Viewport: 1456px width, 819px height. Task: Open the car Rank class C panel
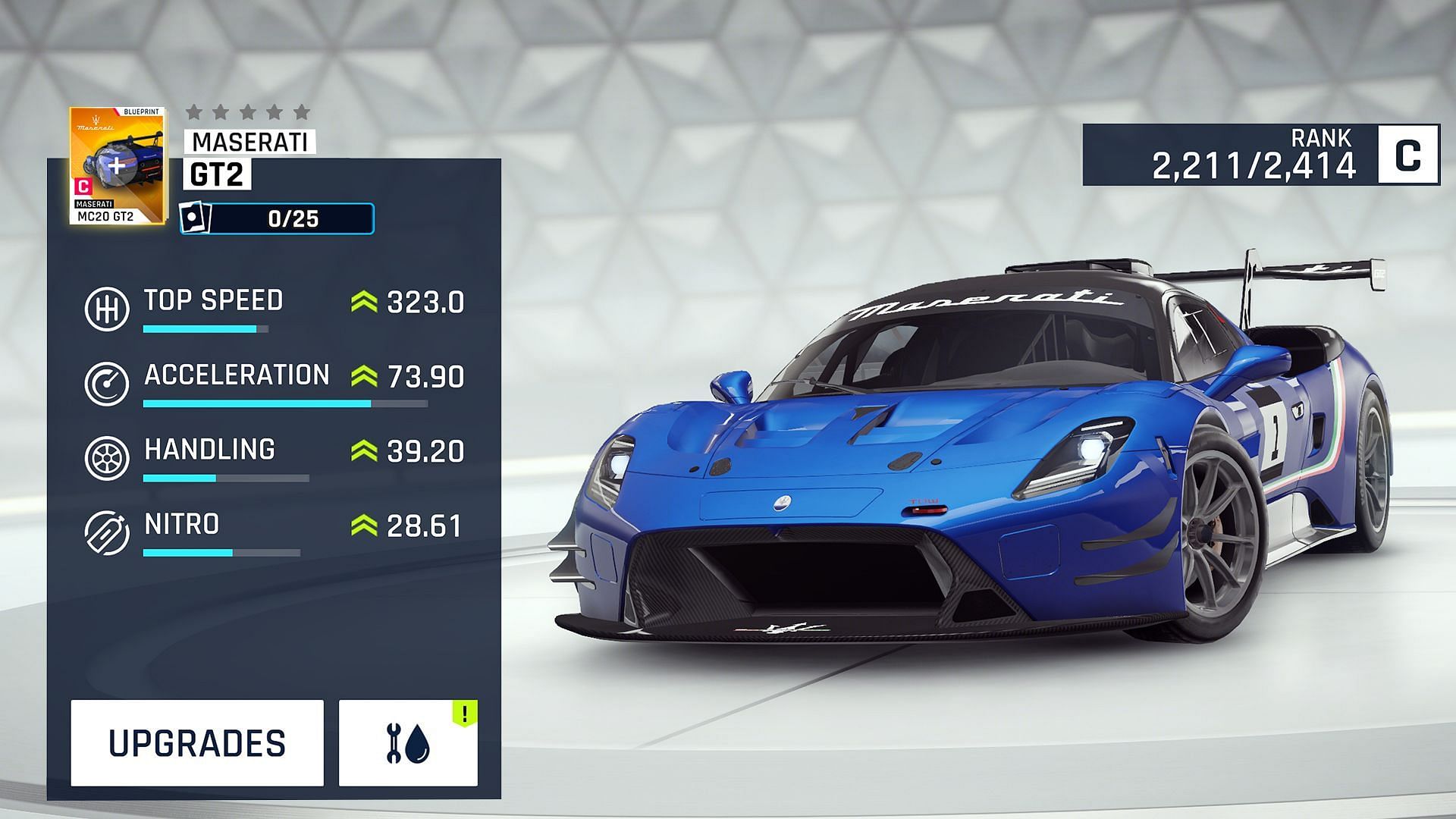(x=1260, y=155)
